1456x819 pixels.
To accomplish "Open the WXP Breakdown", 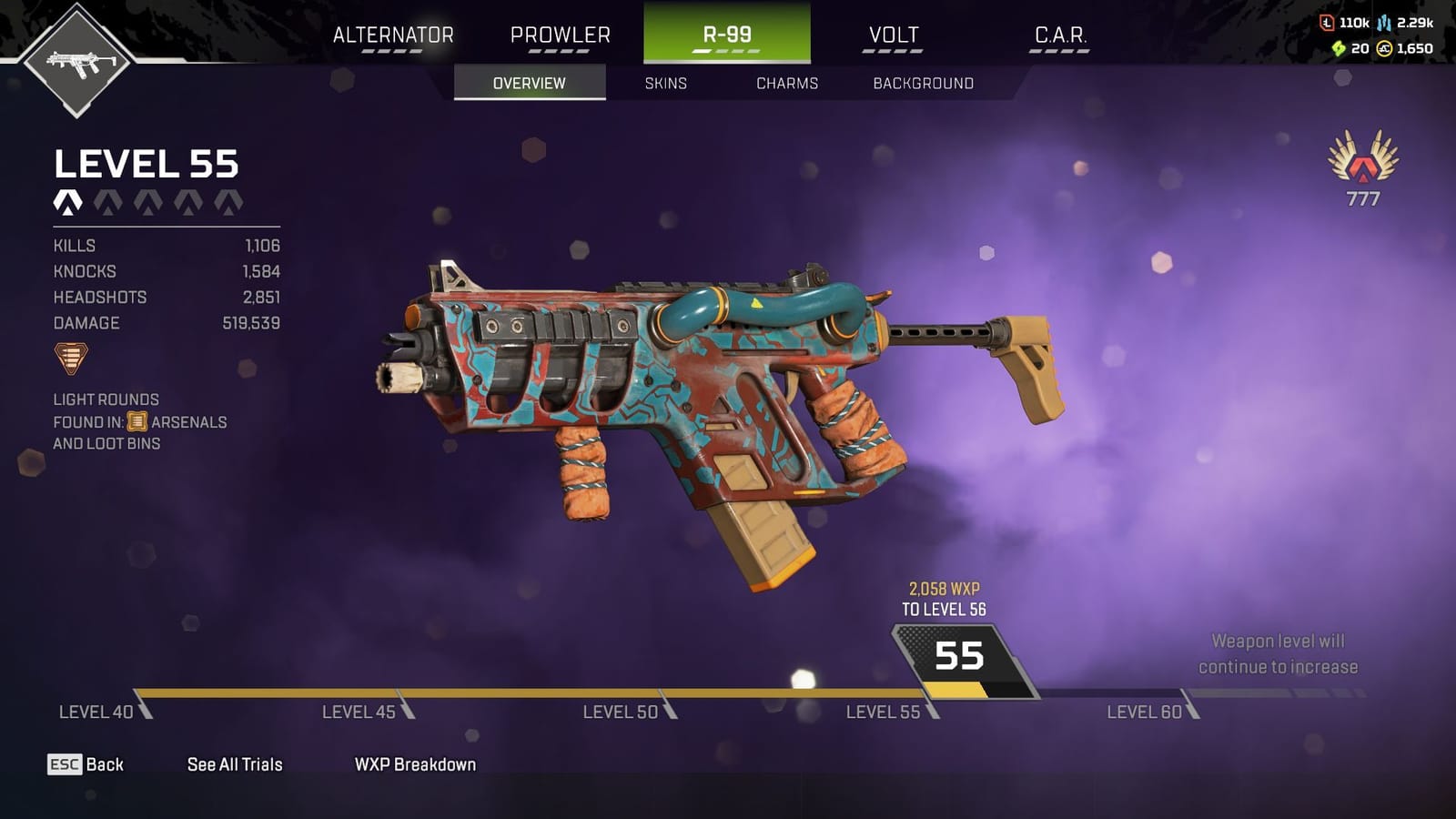I will point(416,764).
